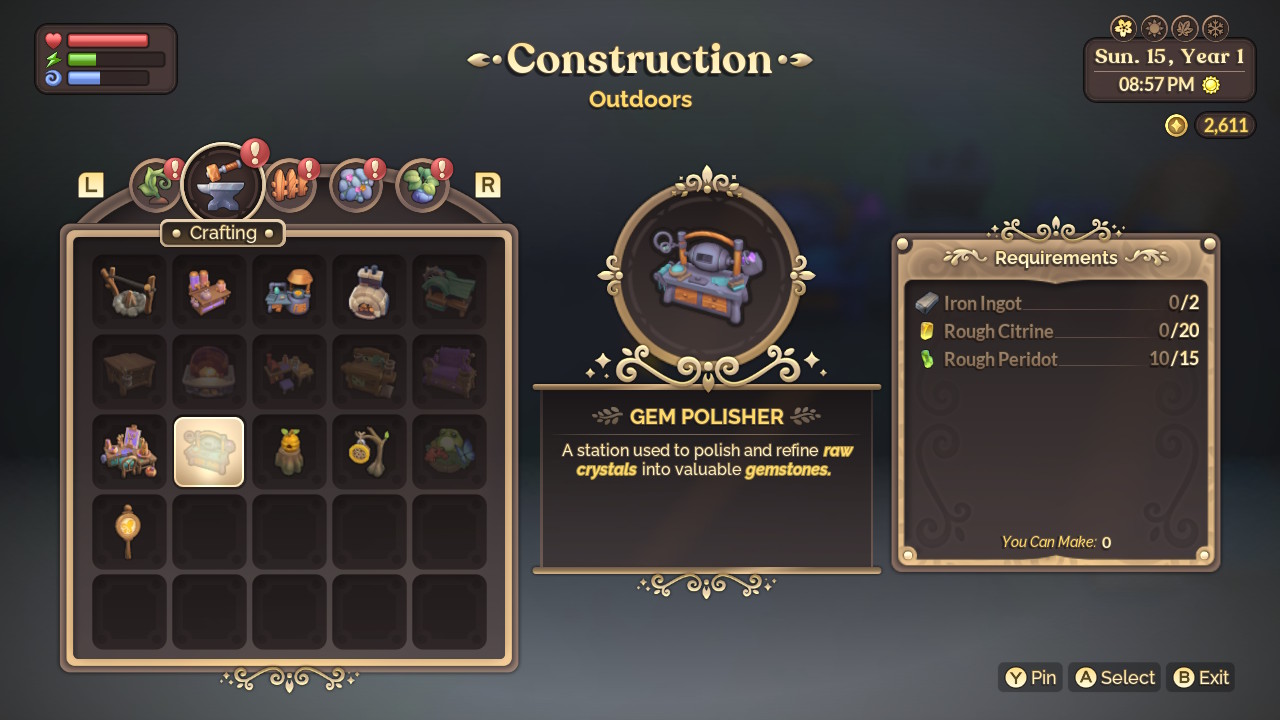Select the stone kiln recipe

(x=369, y=290)
